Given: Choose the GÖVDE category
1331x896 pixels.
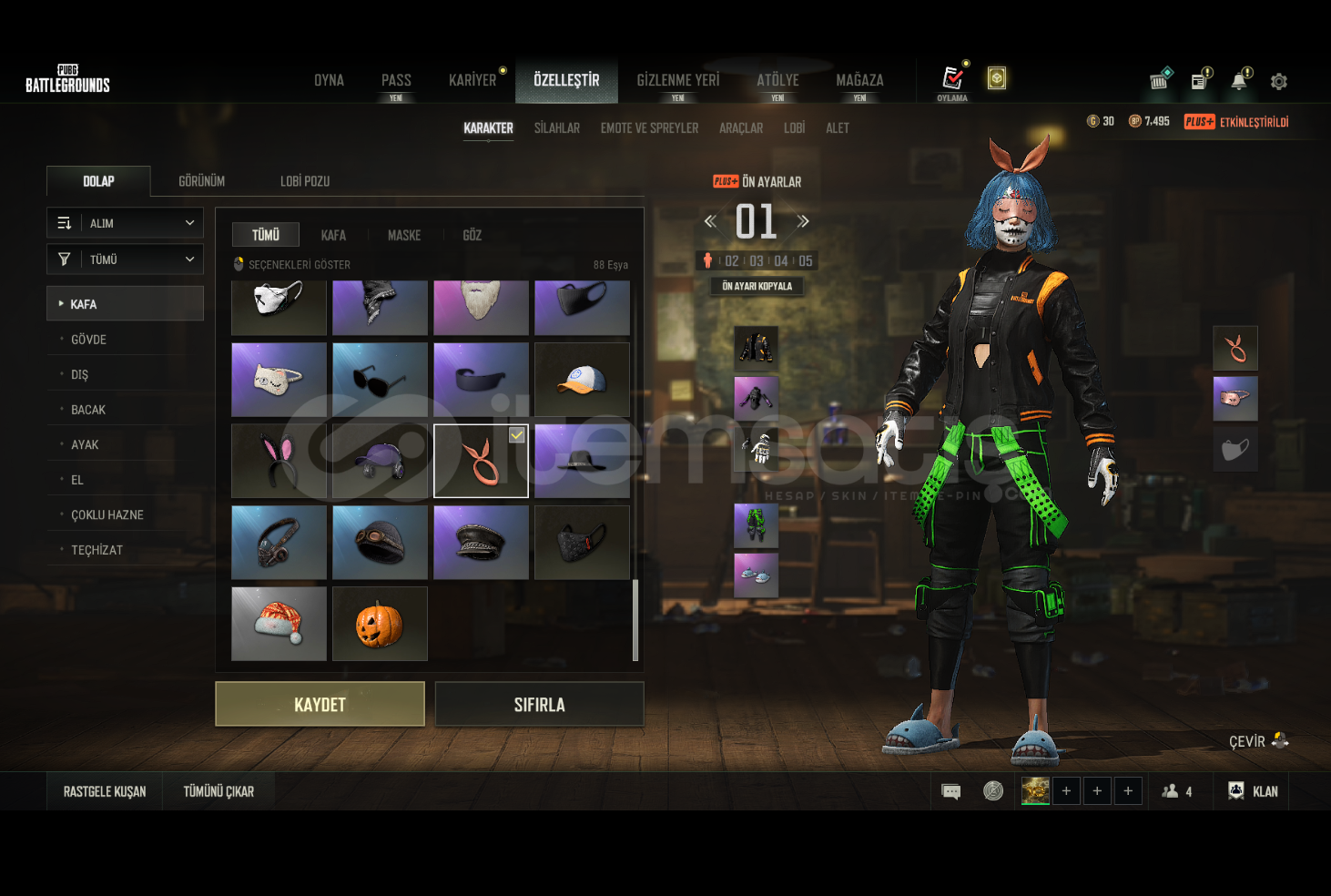Looking at the screenshot, I should [x=89, y=340].
